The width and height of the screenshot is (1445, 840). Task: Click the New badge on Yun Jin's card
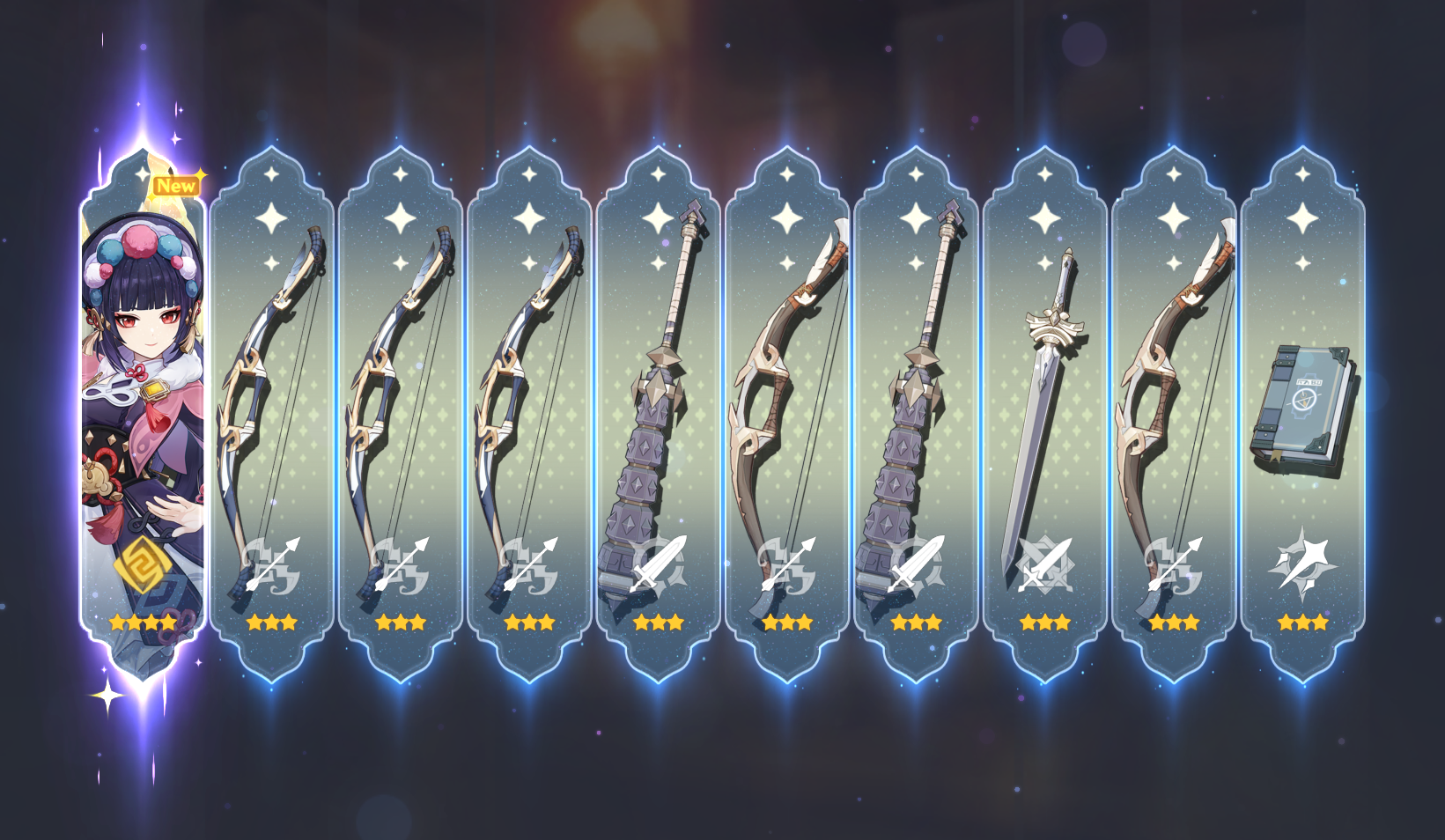[x=176, y=186]
